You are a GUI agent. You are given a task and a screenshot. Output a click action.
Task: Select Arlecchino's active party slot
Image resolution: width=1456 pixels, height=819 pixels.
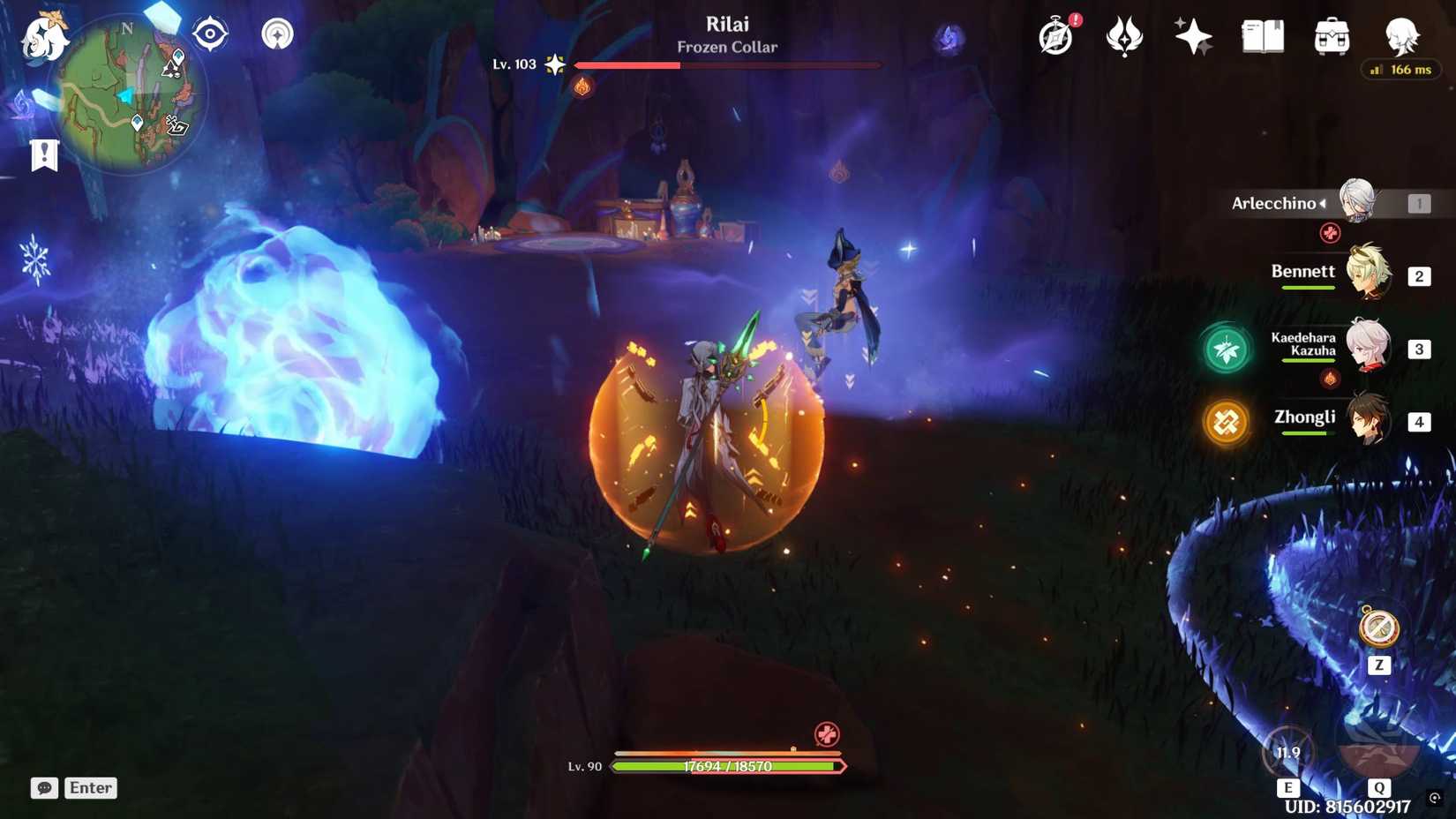(x=1357, y=202)
